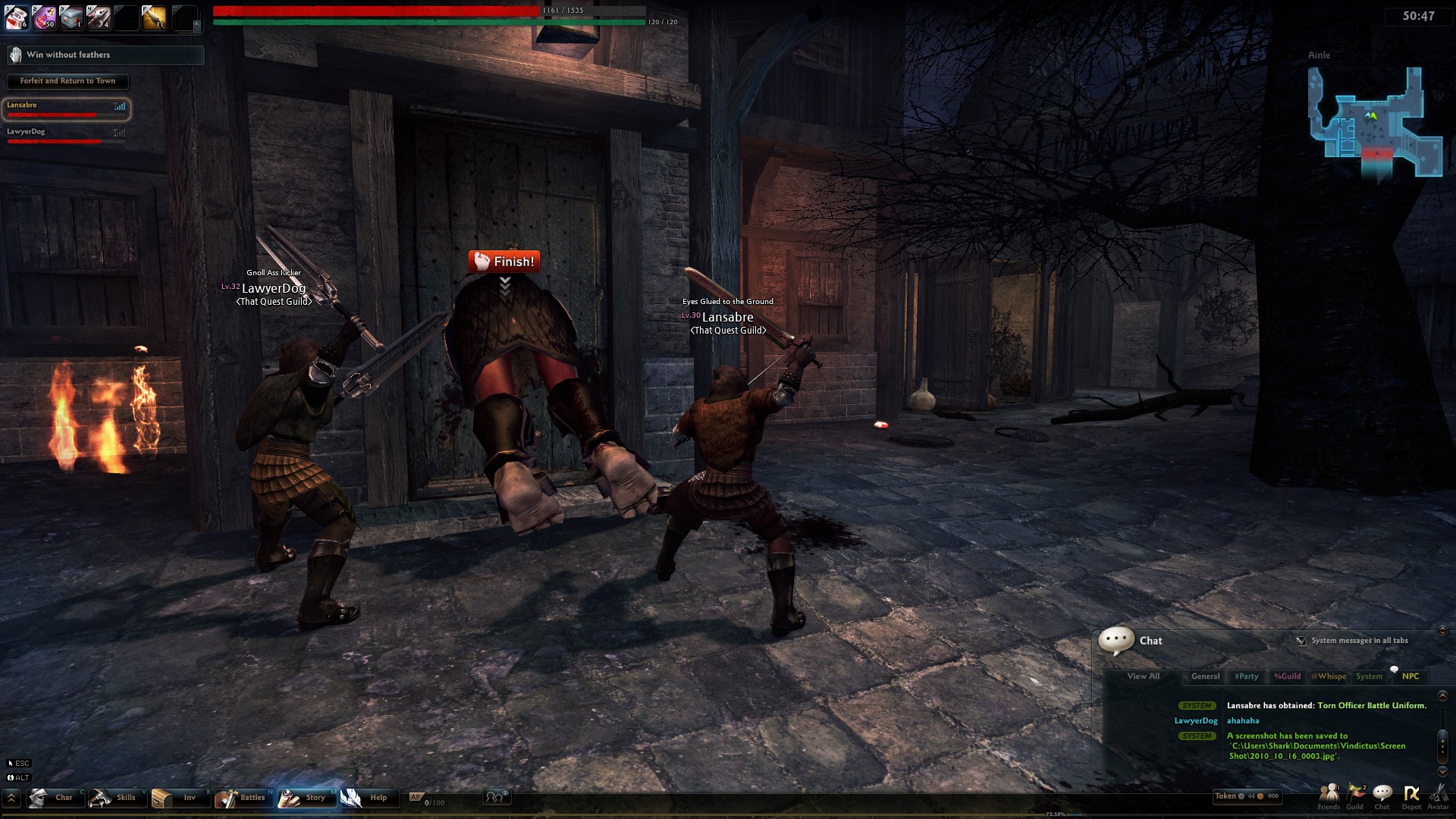Open the Story menu
The image size is (1456, 819).
click(x=305, y=798)
